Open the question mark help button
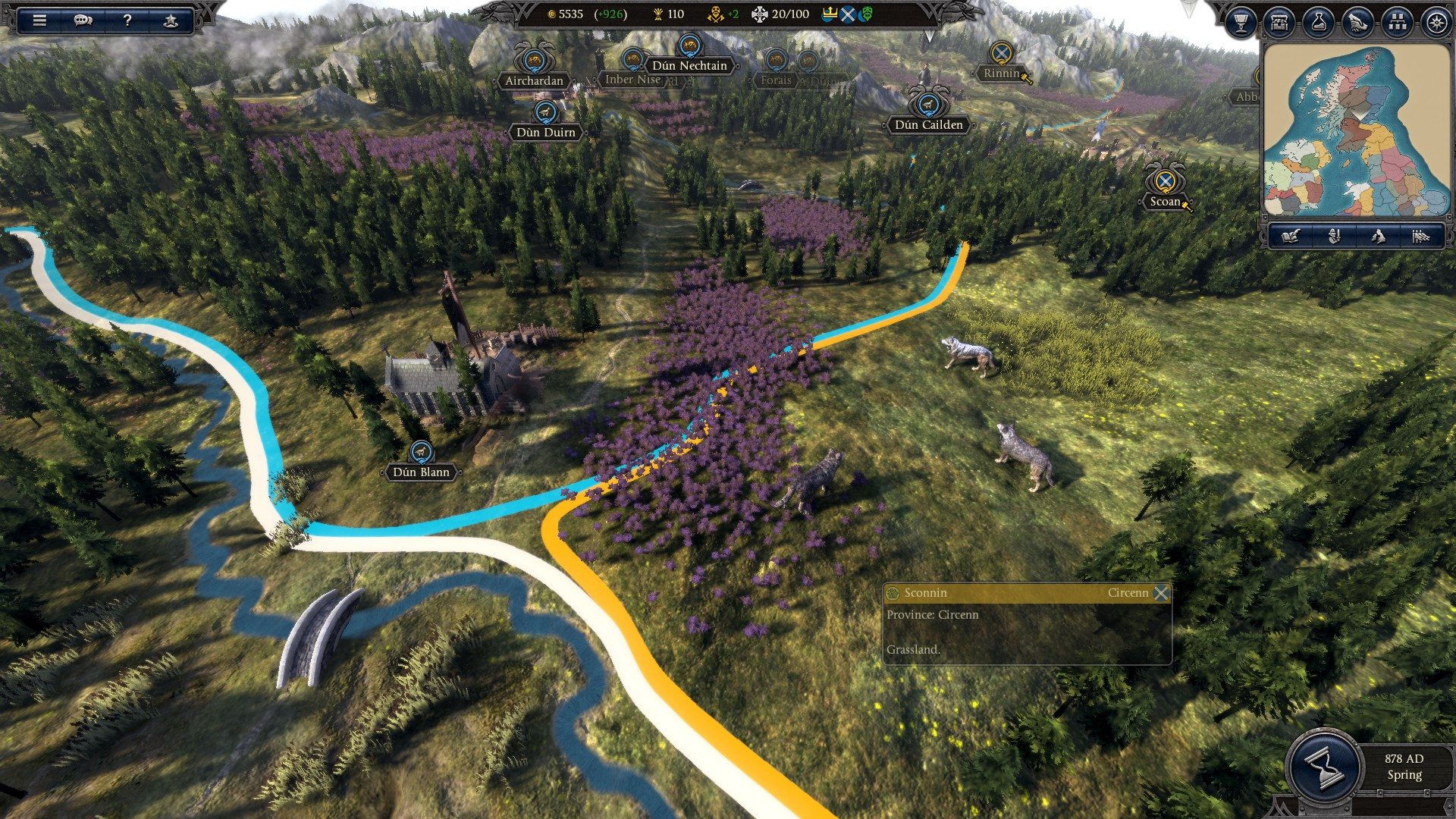Viewport: 1456px width, 819px height. pyautogui.click(x=127, y=20)
